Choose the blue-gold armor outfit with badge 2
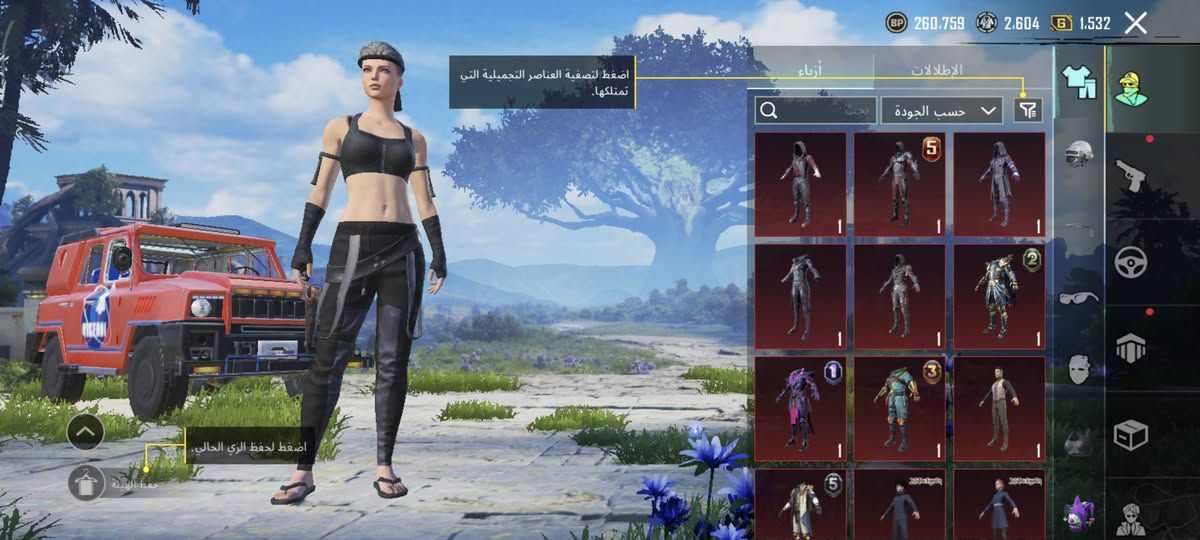1200x540 pixels. (999, 296)
